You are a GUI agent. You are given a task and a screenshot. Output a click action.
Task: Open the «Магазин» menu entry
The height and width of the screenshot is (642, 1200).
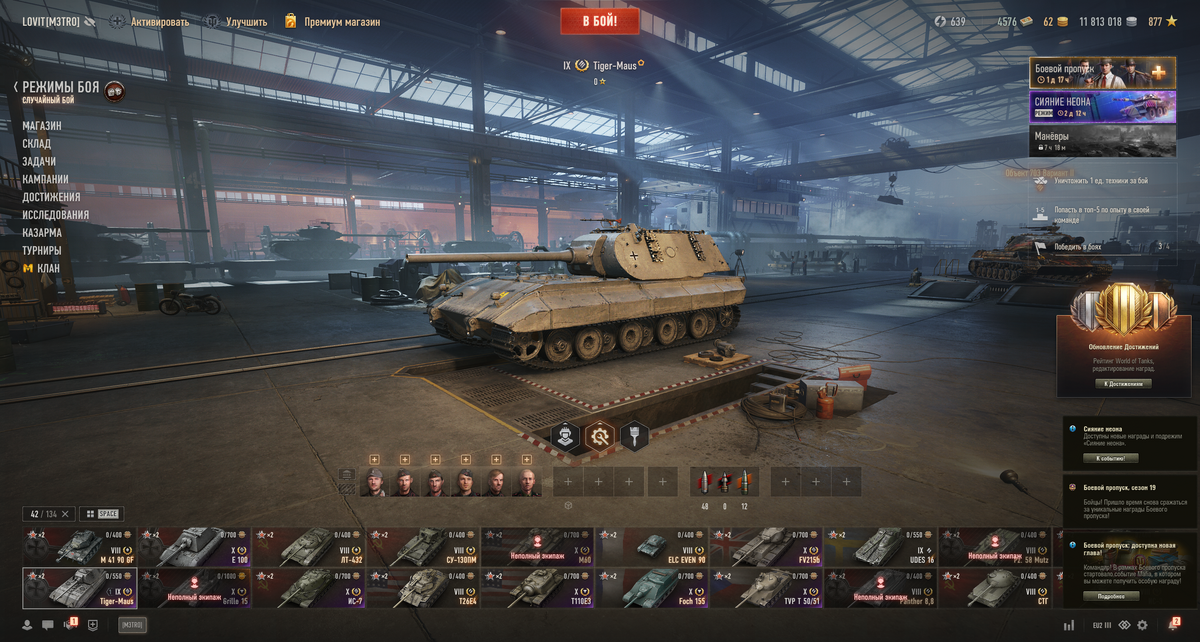click(42, 126)
